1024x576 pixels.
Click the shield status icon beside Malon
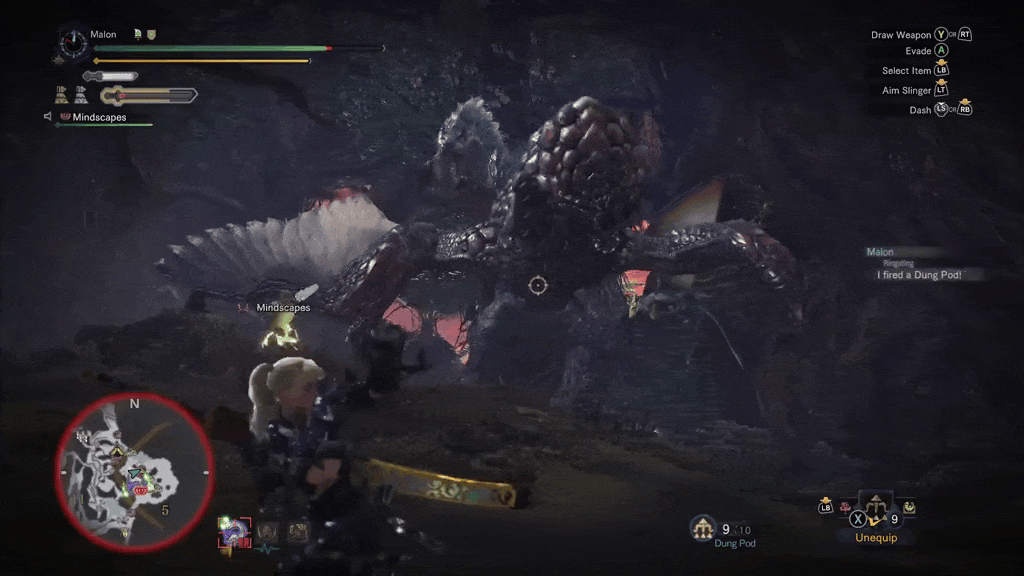(x=151, y=35)
